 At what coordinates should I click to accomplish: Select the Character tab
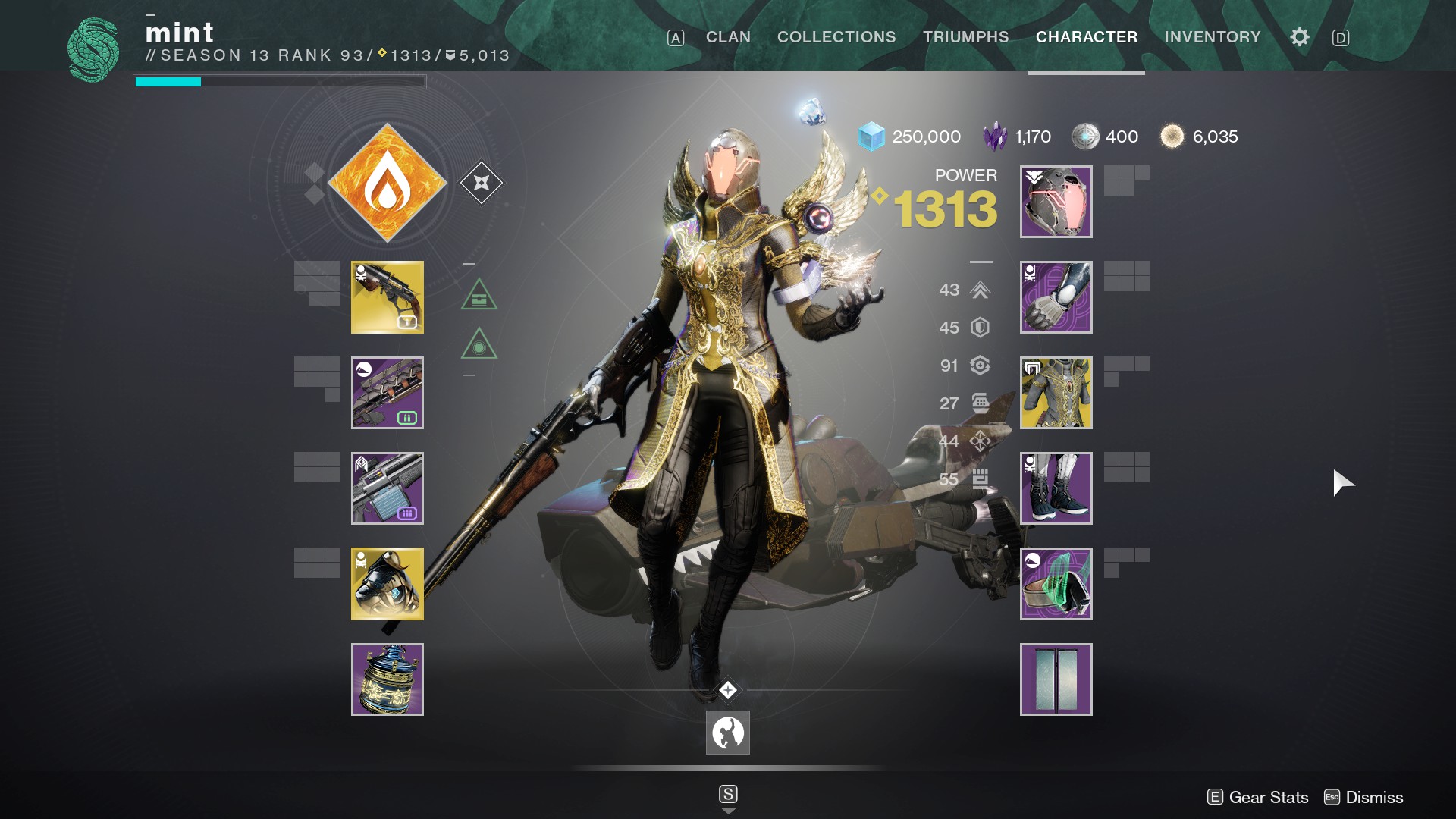point(1086,37)
